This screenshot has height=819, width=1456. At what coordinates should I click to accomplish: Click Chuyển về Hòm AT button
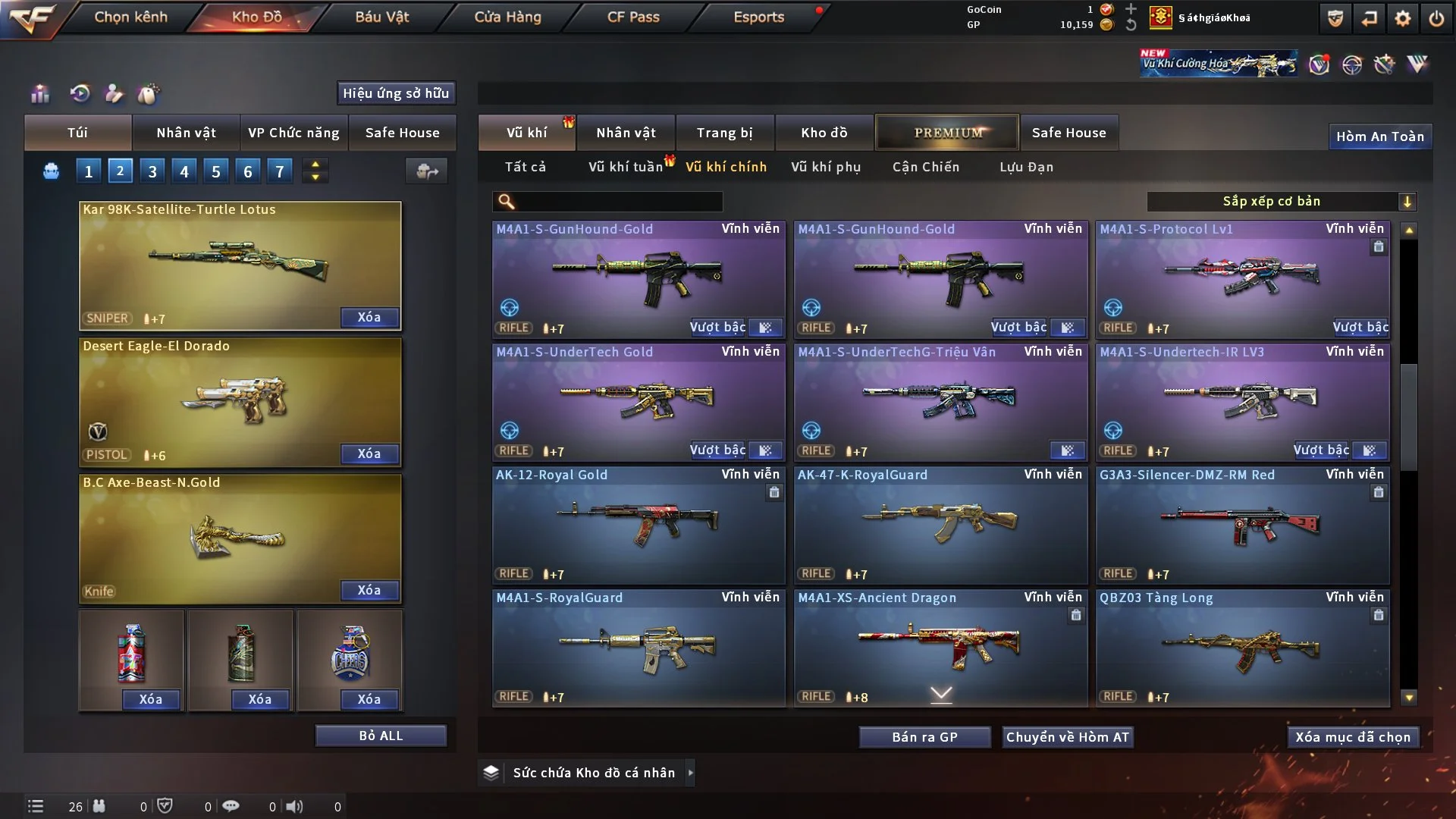point(1067,737)
